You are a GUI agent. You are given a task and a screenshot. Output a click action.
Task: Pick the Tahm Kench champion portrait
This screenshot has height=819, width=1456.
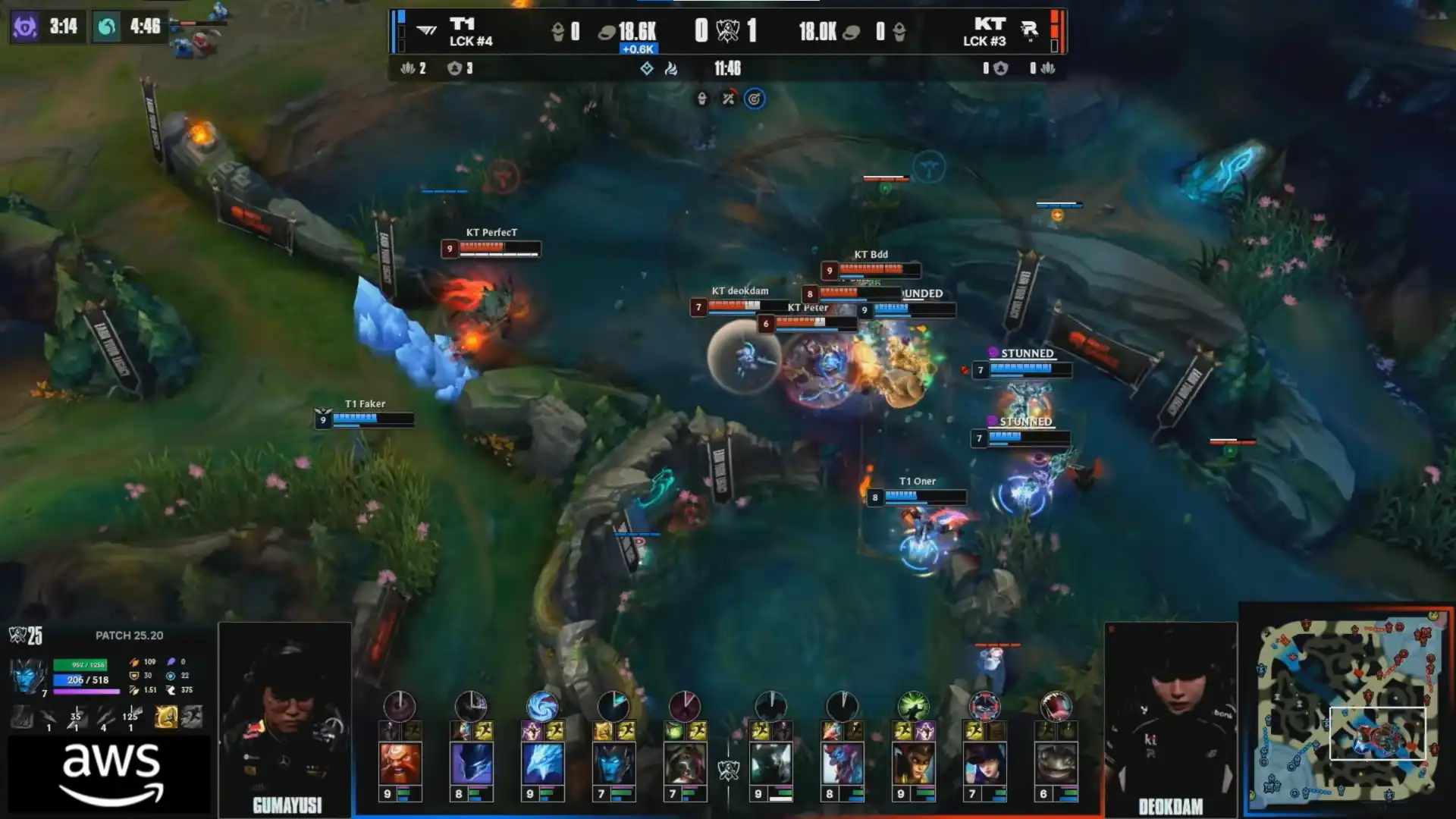[1056, 764]
